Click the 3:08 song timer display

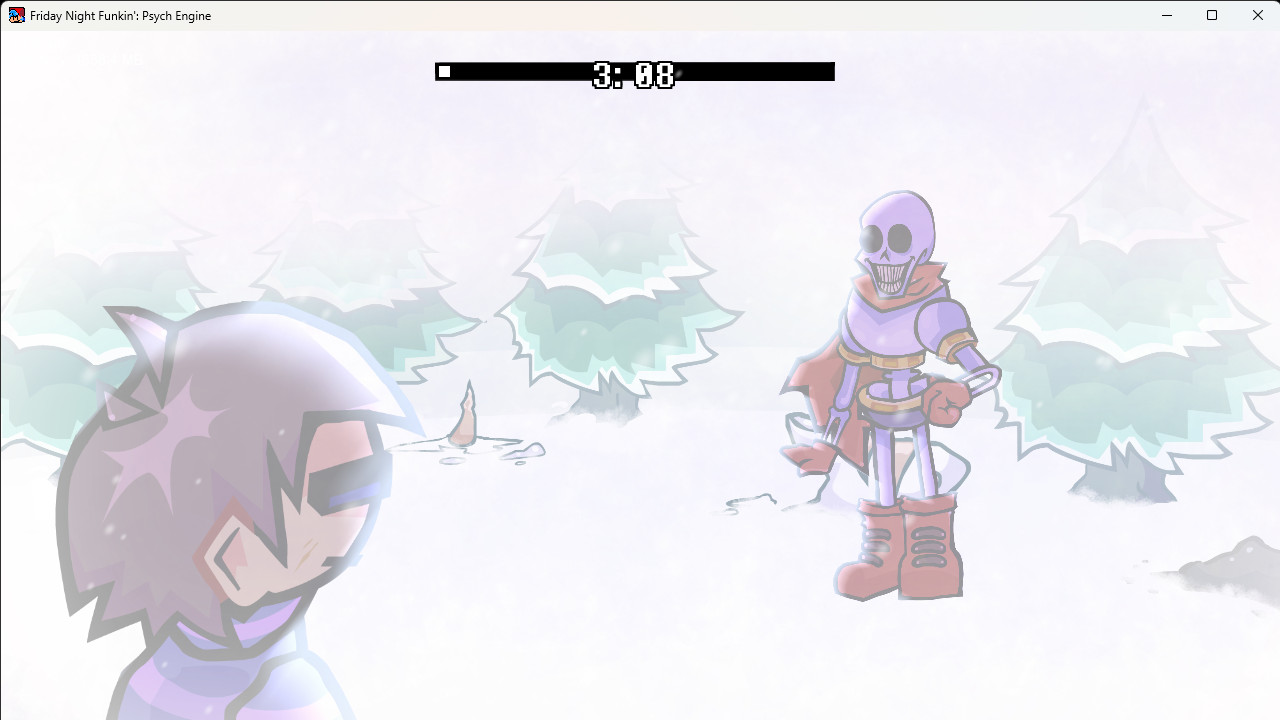635,72
